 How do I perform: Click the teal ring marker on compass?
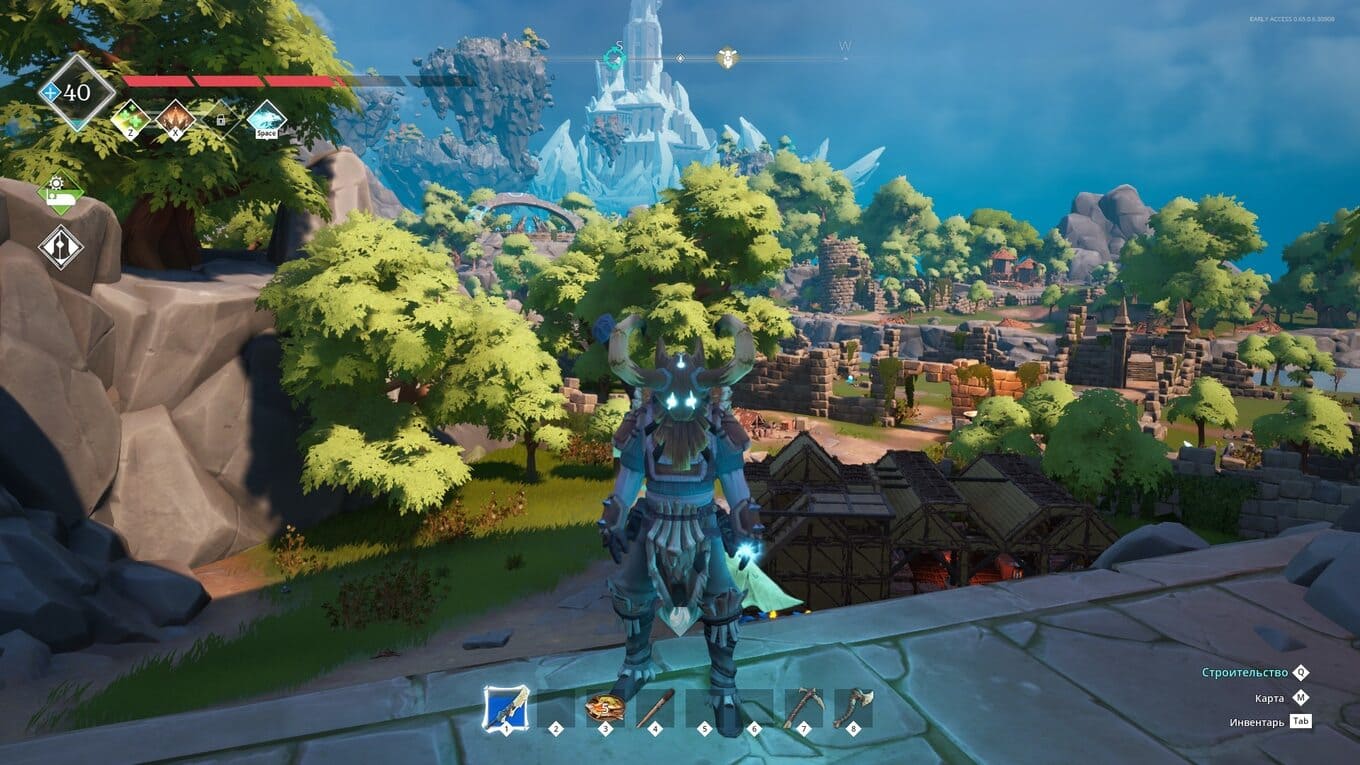pyautogui.click(x=614, y=57)
